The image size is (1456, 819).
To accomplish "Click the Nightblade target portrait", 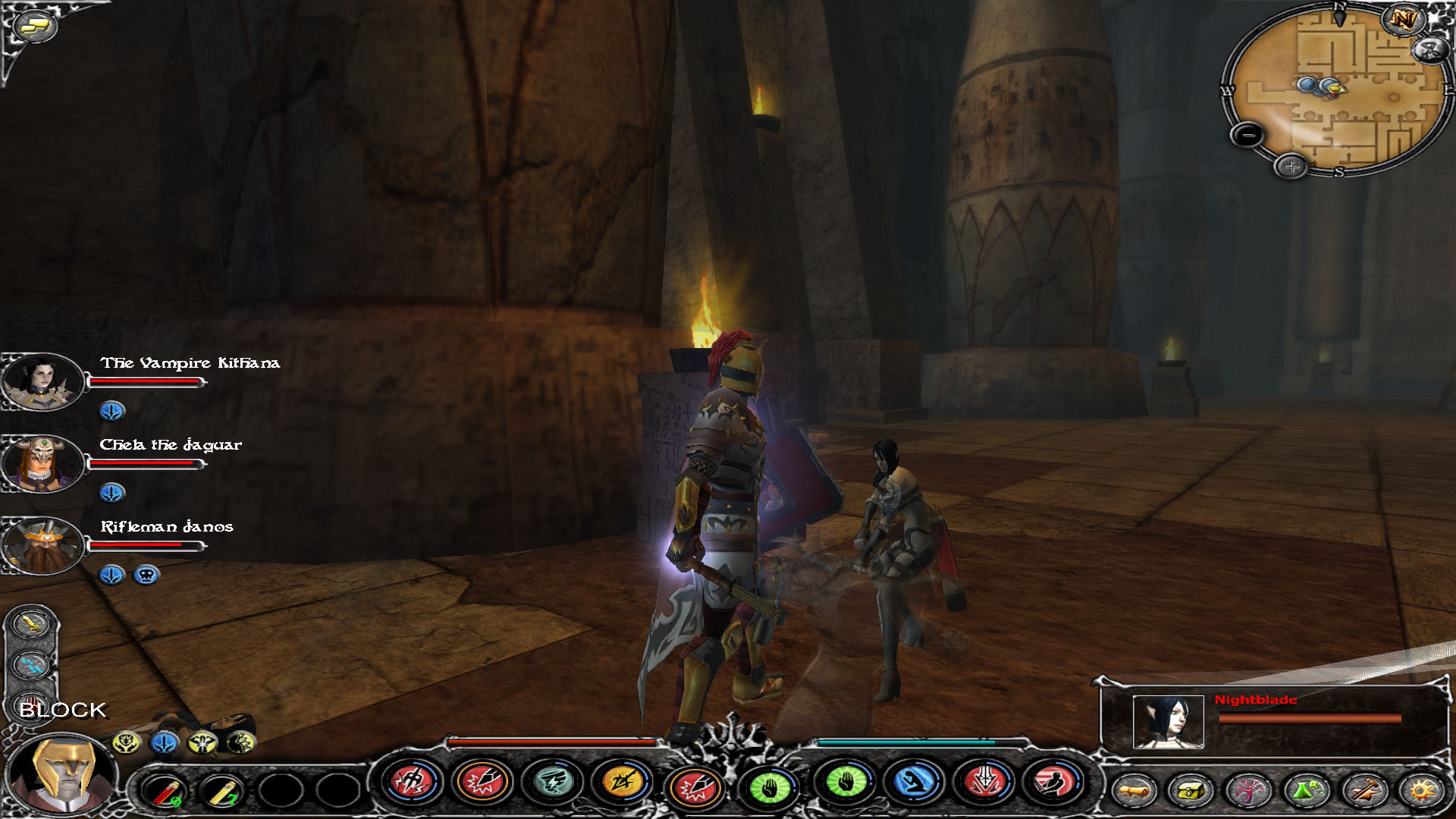I will (x=1168, y=721).
